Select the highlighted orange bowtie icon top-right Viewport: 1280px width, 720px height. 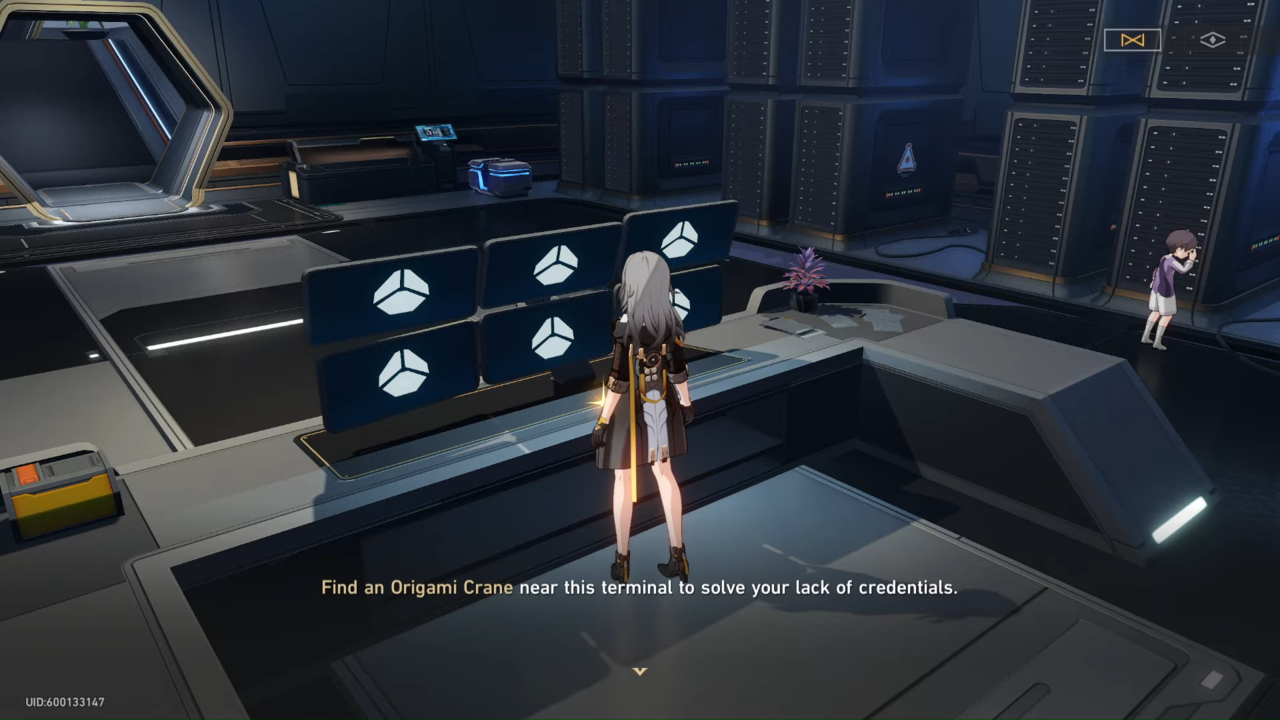point(1132,40)
